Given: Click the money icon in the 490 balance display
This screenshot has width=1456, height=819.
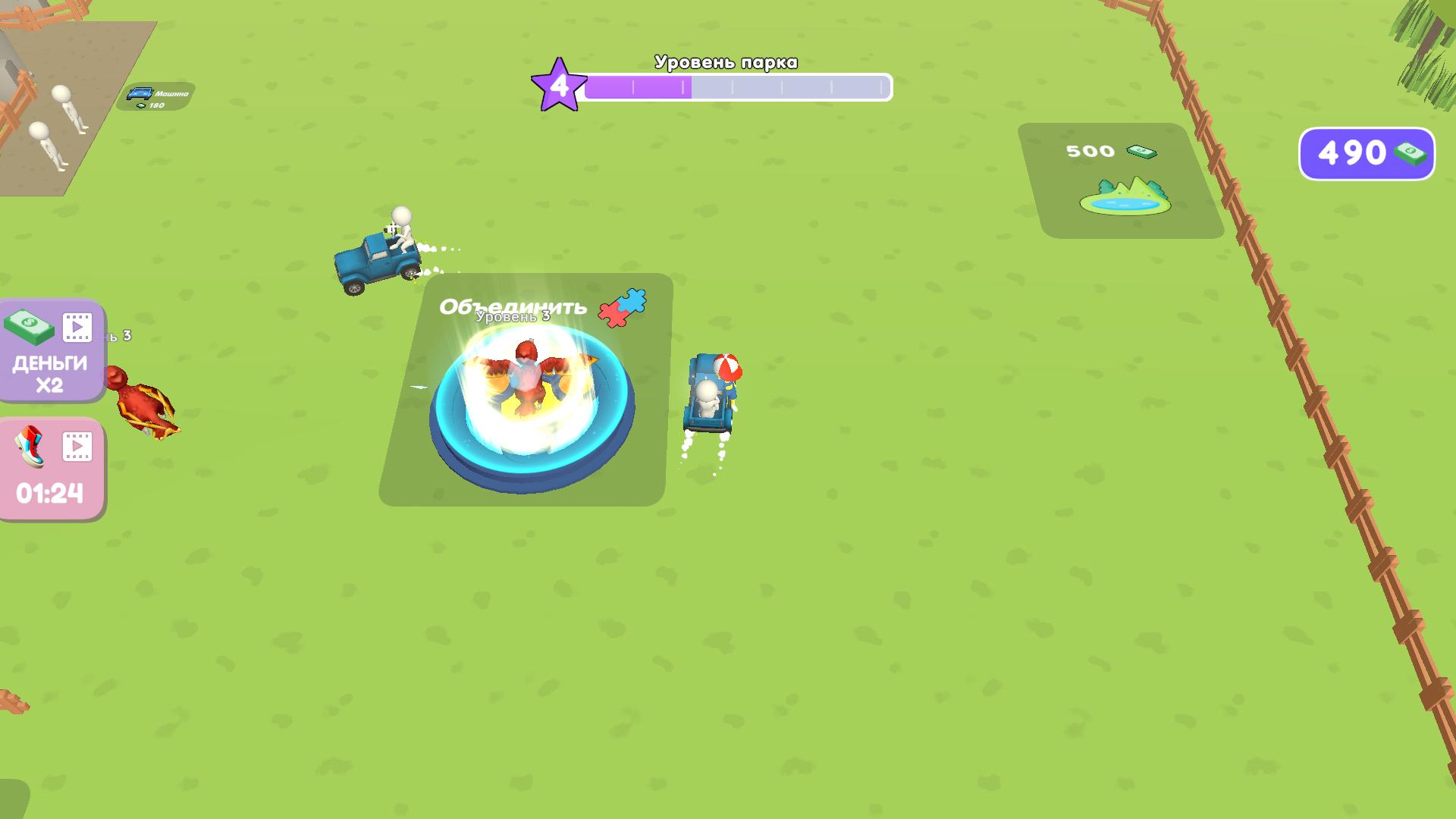Looking at the screenshot, I should click(1409, 152).
